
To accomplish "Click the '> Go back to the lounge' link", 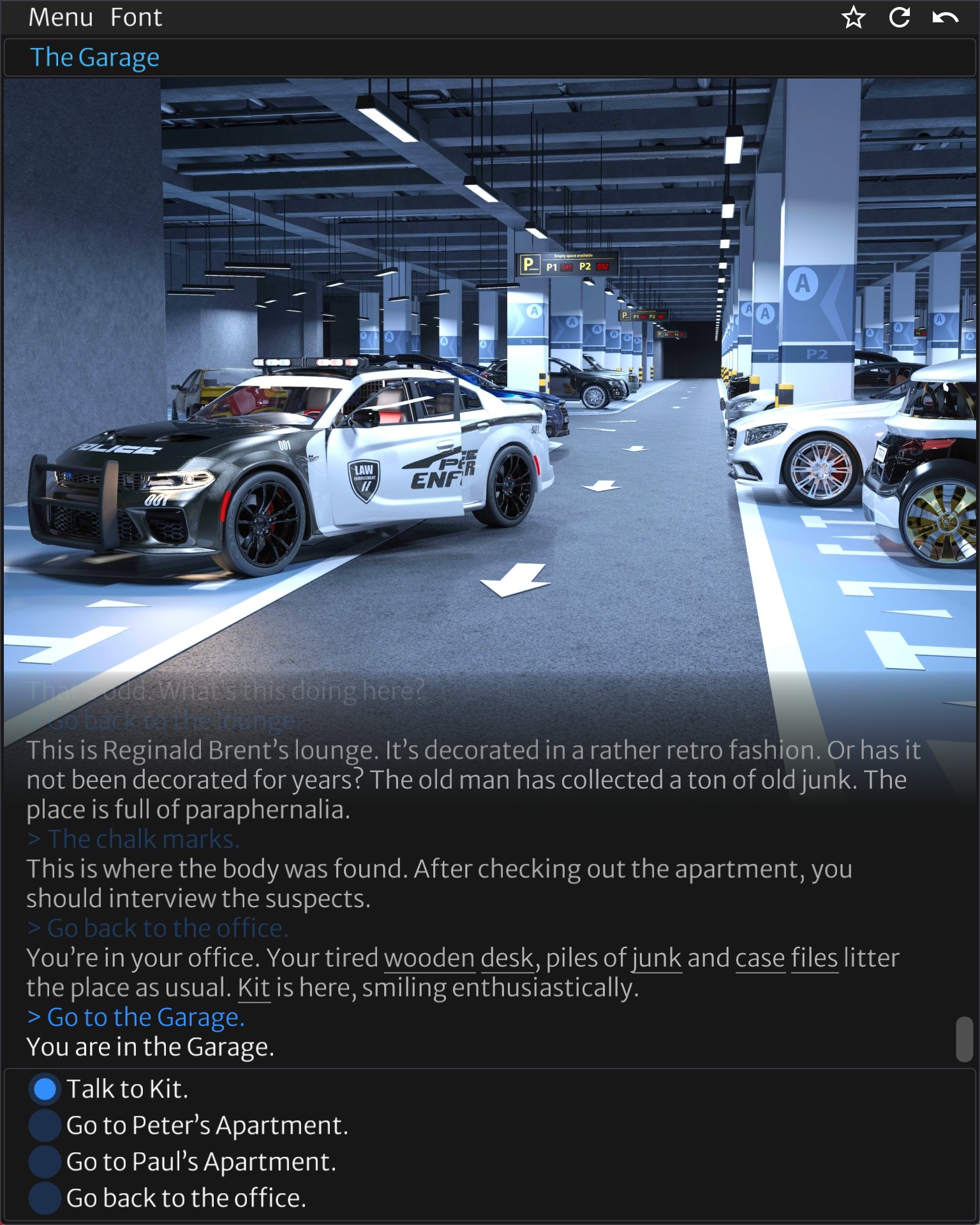I will [162, 721].
